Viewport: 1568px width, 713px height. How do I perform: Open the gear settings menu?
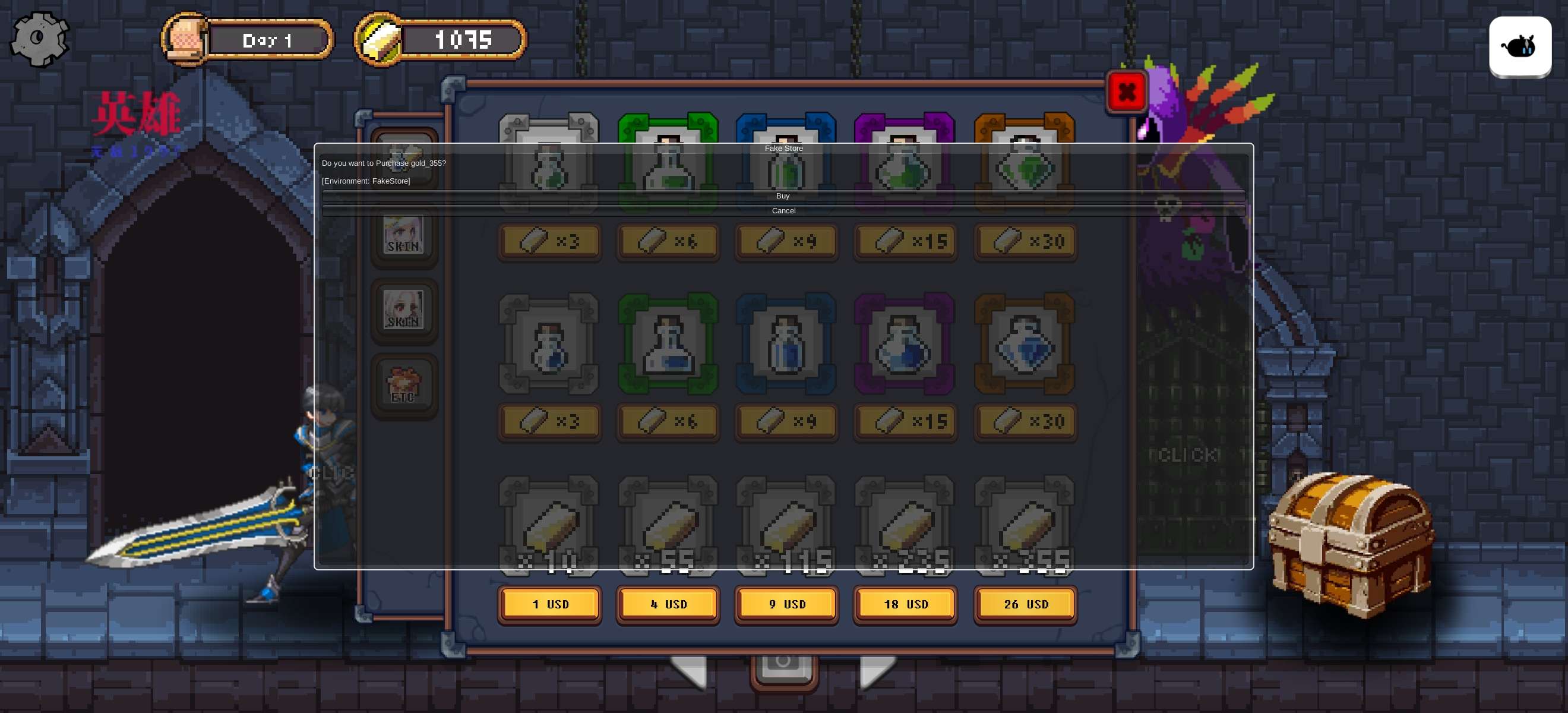pyautogui.click(x=40, y=39)
